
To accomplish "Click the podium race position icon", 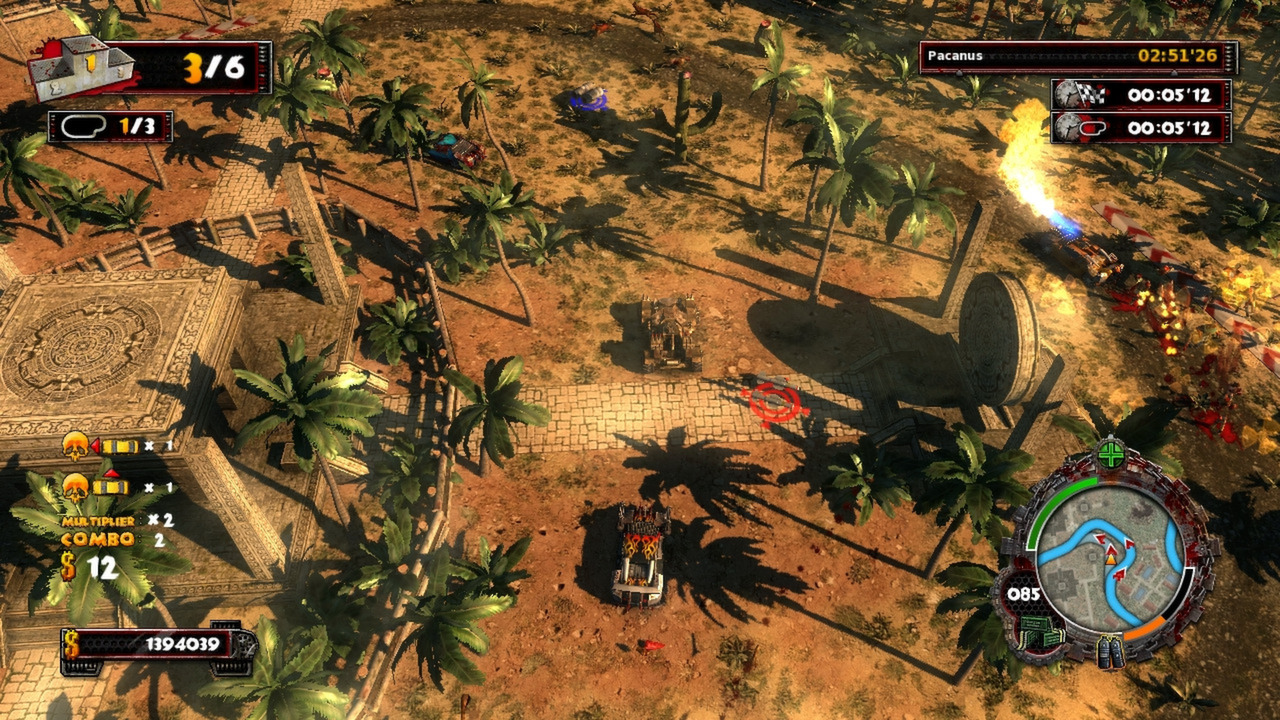I will tap(82, 68).
